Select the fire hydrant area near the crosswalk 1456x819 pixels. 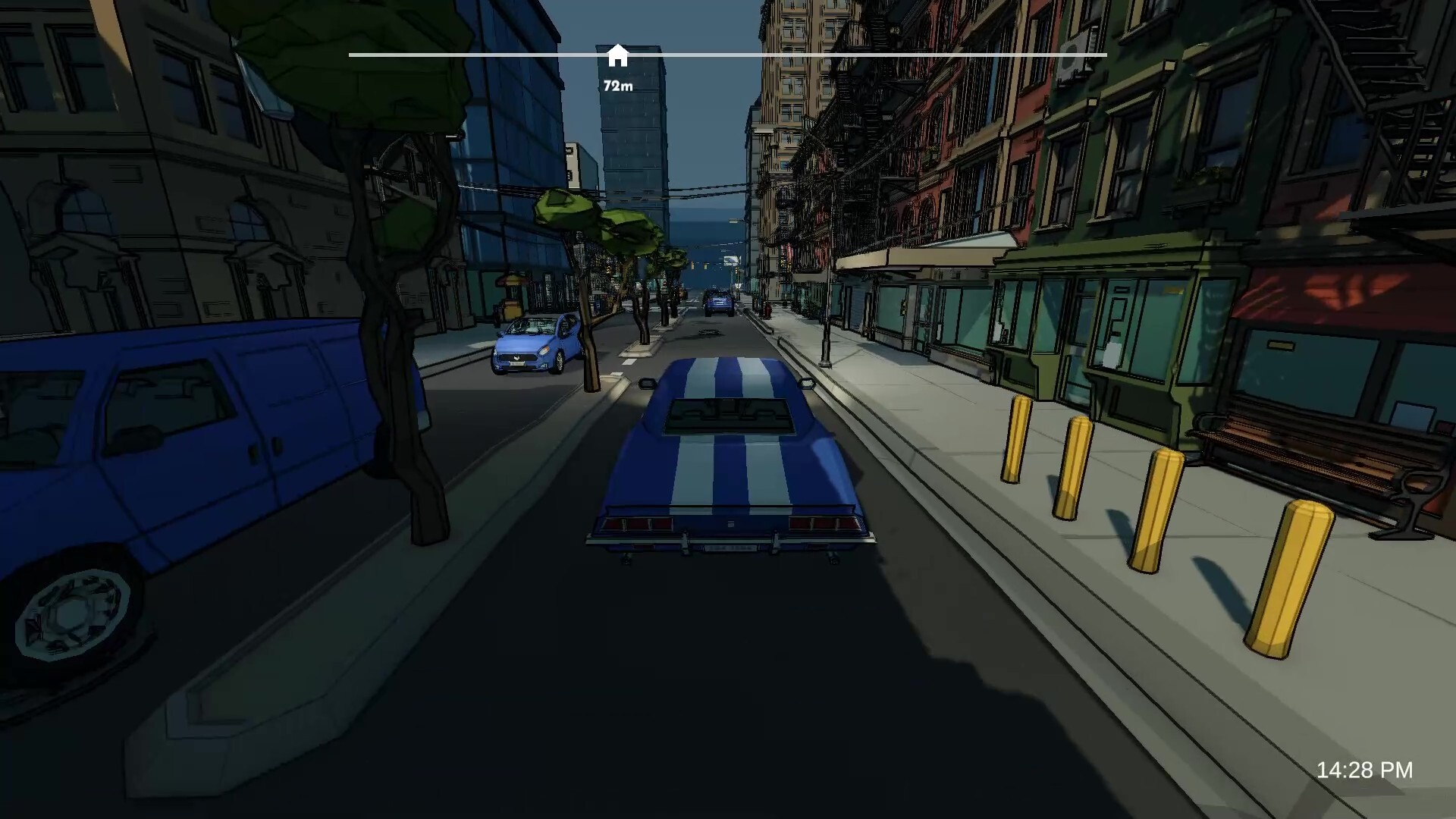(x=769, y=312)
